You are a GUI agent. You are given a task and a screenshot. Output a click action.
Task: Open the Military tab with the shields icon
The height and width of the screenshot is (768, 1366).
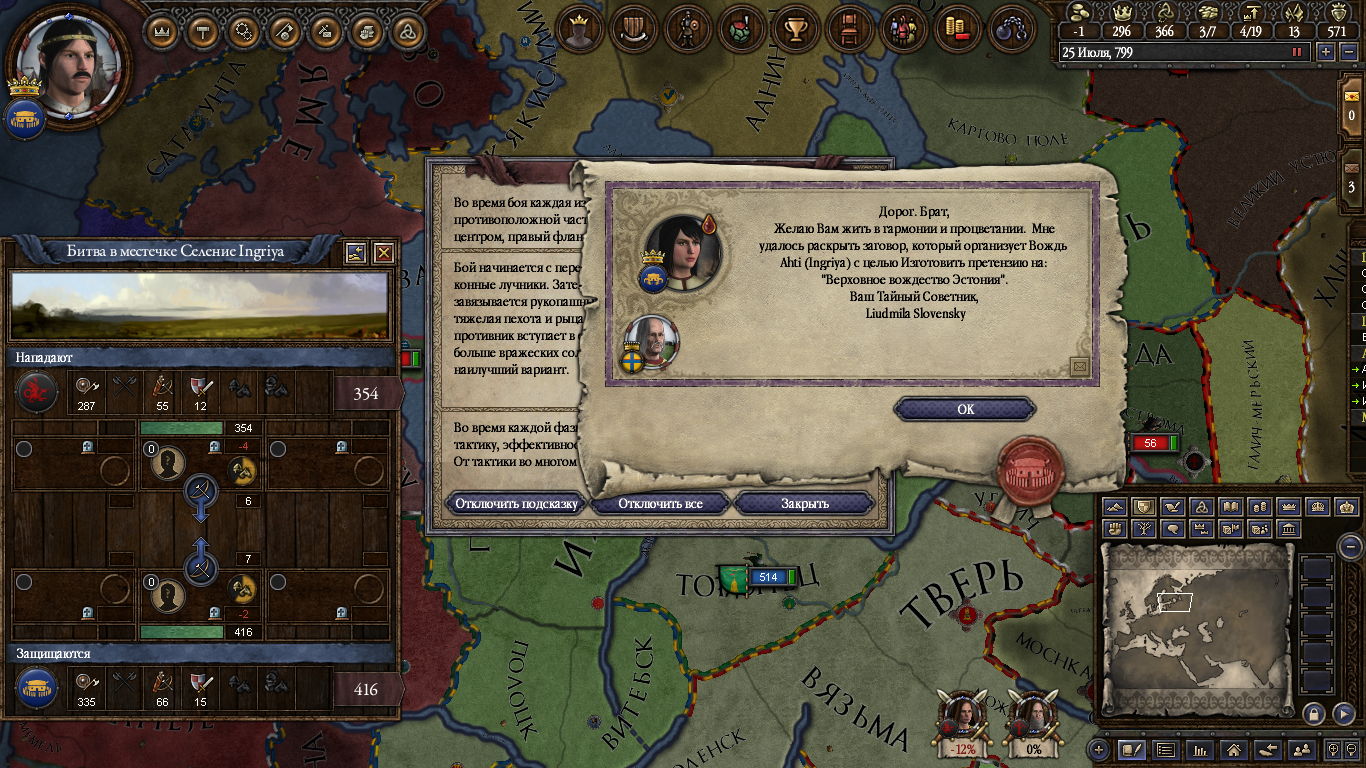[634, 29]
